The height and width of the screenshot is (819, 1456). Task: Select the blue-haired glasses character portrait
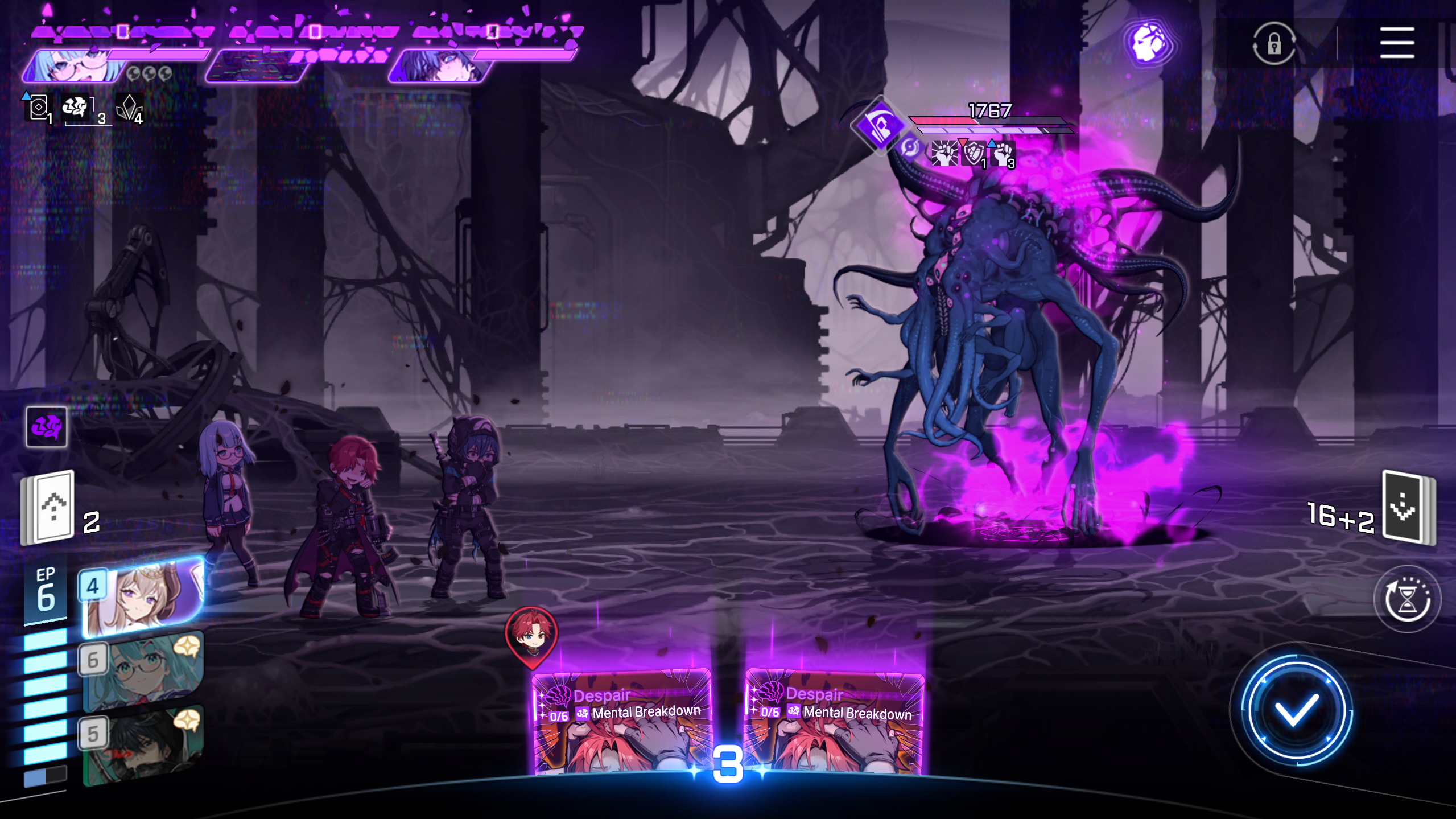click(74, 67)
